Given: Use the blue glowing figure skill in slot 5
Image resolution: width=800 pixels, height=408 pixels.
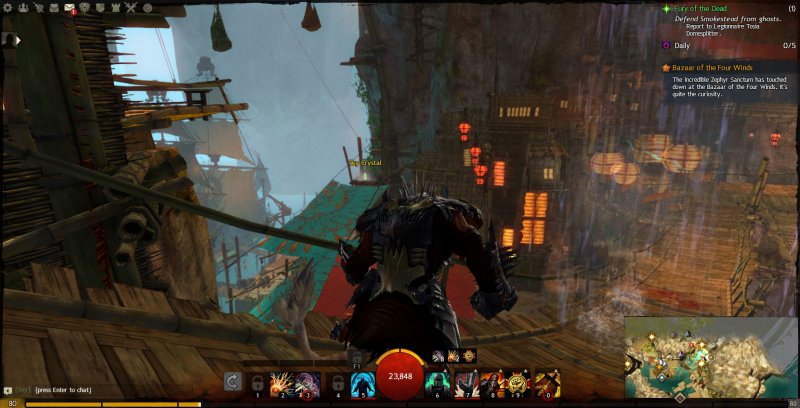Looking at the screenshot, I should coord(361,380).
